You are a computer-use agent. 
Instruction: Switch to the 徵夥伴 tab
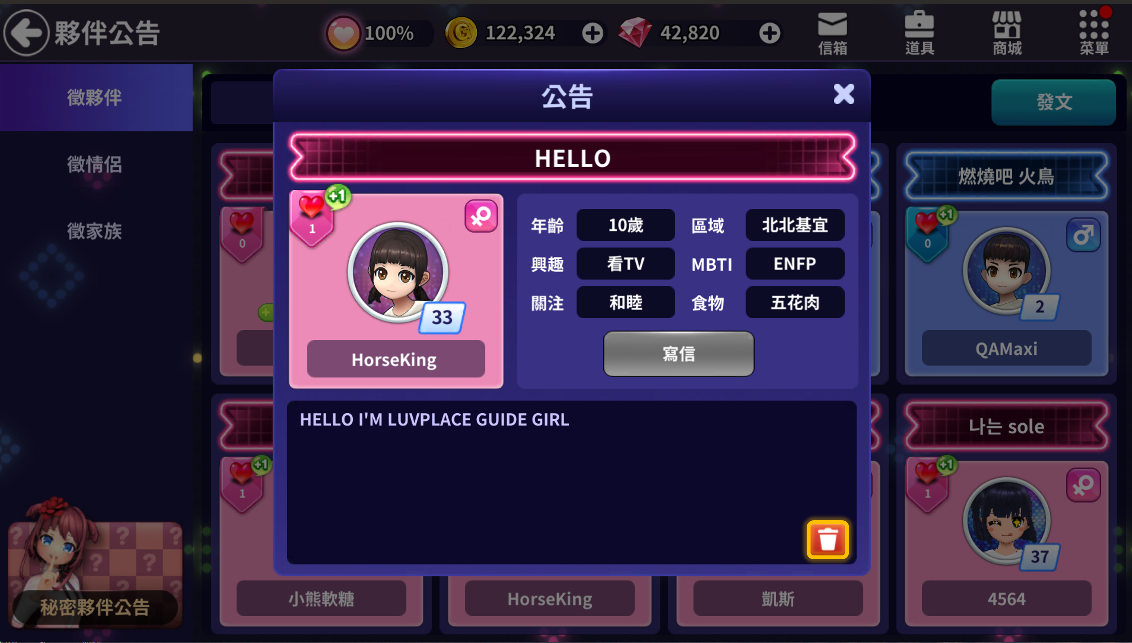coord(95,98)
